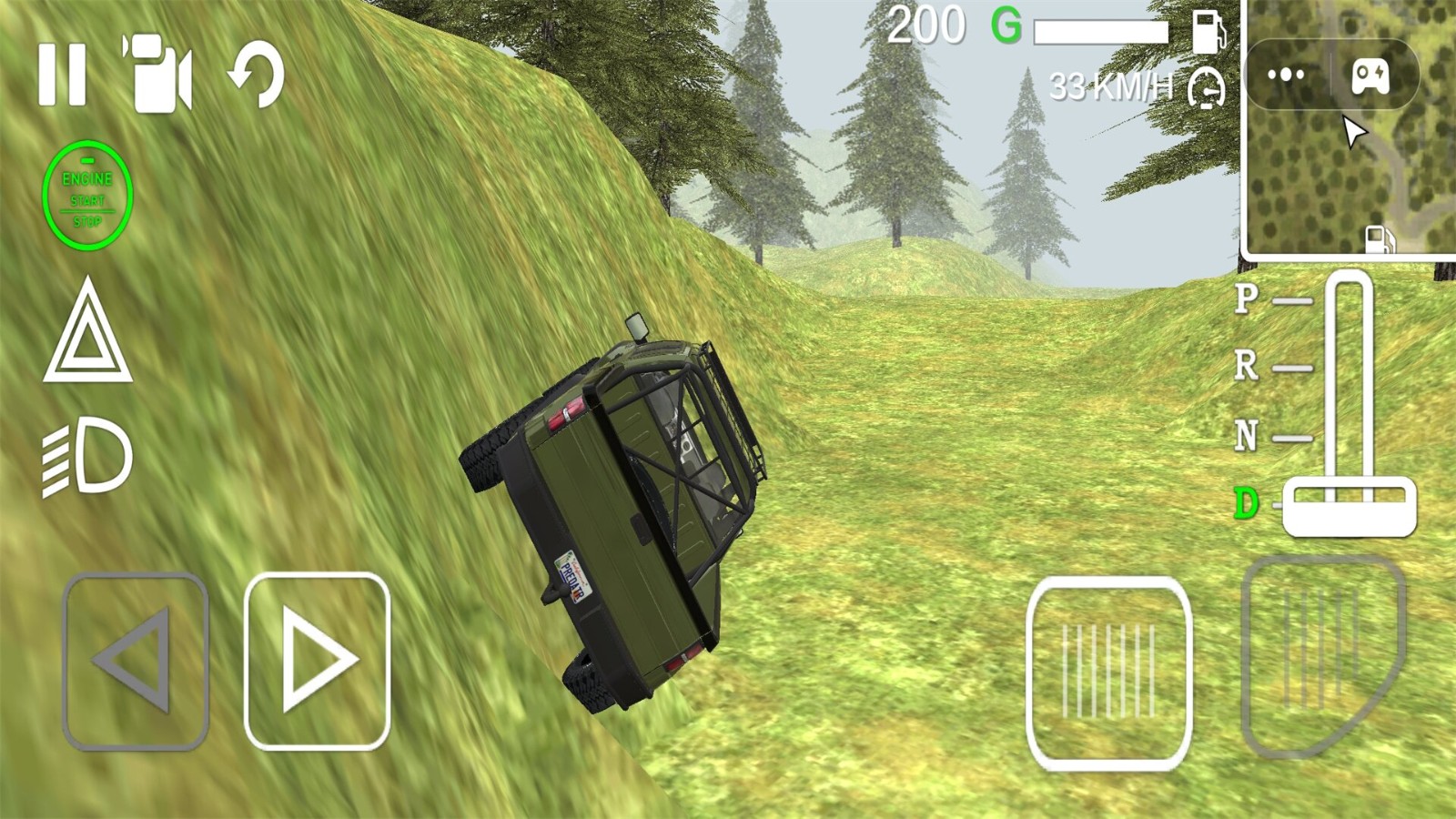This screenshot has width=1456, height=819.
Task: Shift the gear selector to P
Action: click(x=1247, y=298)
